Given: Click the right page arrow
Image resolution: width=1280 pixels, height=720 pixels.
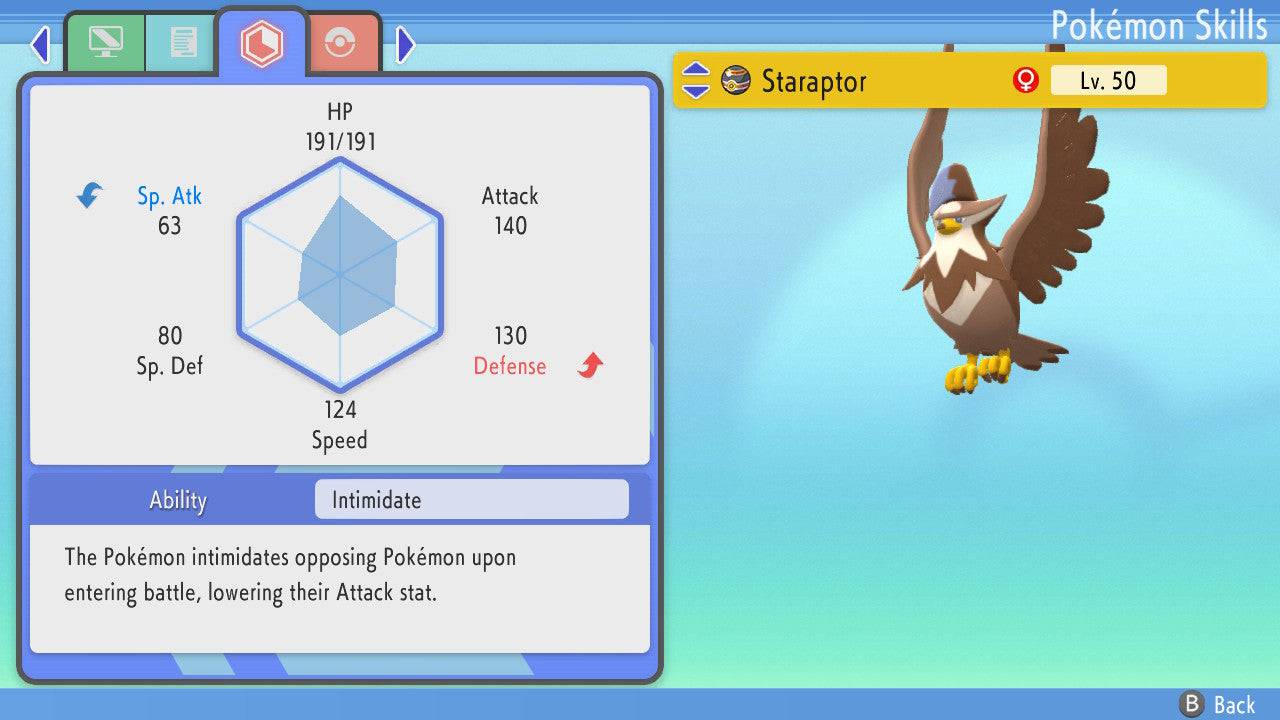Looking at the screenshot, I should click(x=405, y=44).
